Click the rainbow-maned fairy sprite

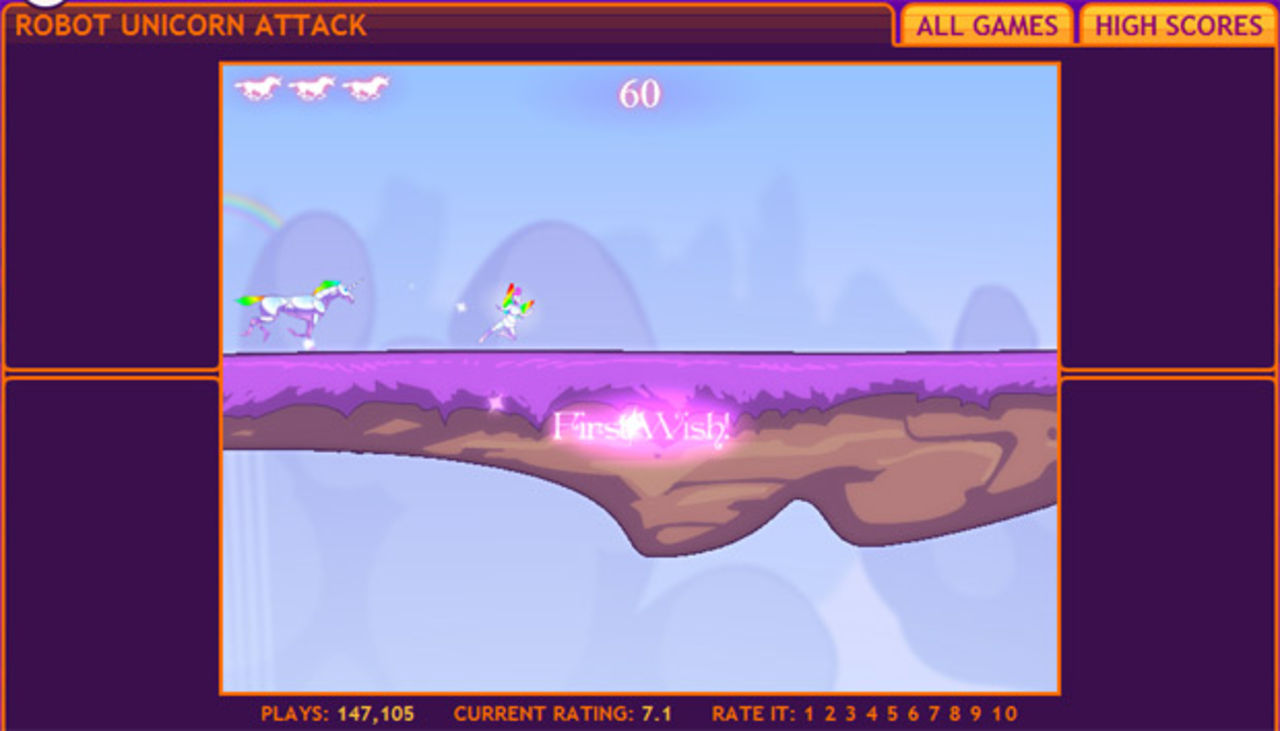click(512, 310)
